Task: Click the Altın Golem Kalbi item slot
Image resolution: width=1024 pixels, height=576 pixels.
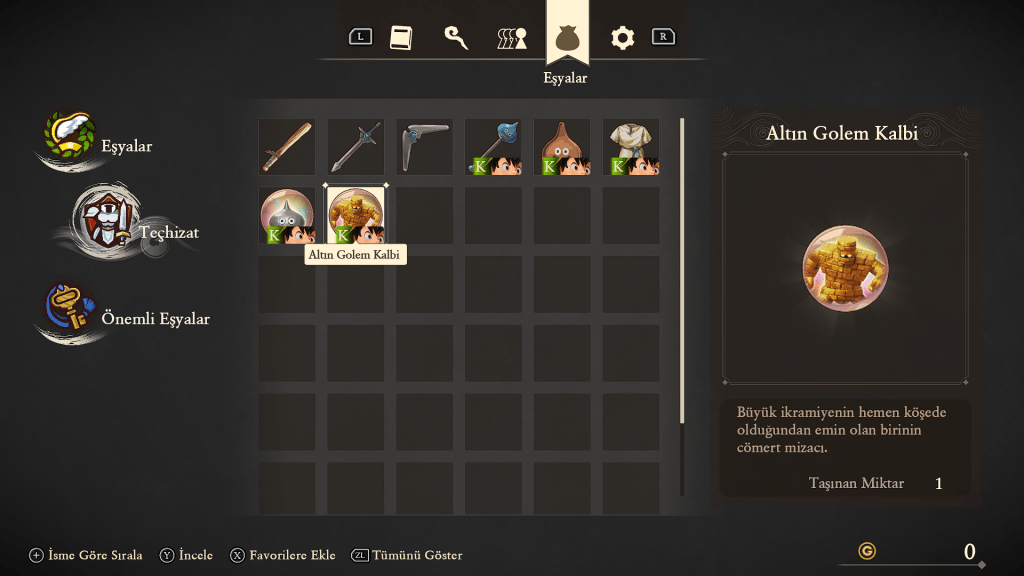Action: [356, 215]
